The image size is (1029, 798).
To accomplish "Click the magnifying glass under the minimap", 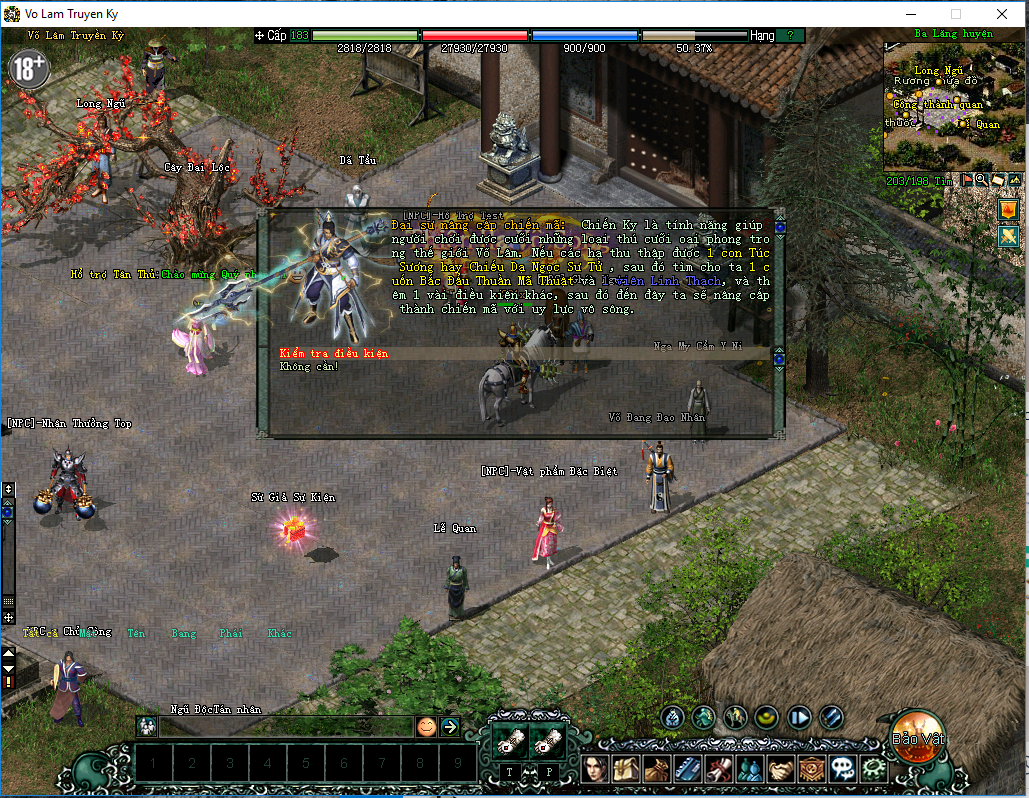I will pos(982,180).
